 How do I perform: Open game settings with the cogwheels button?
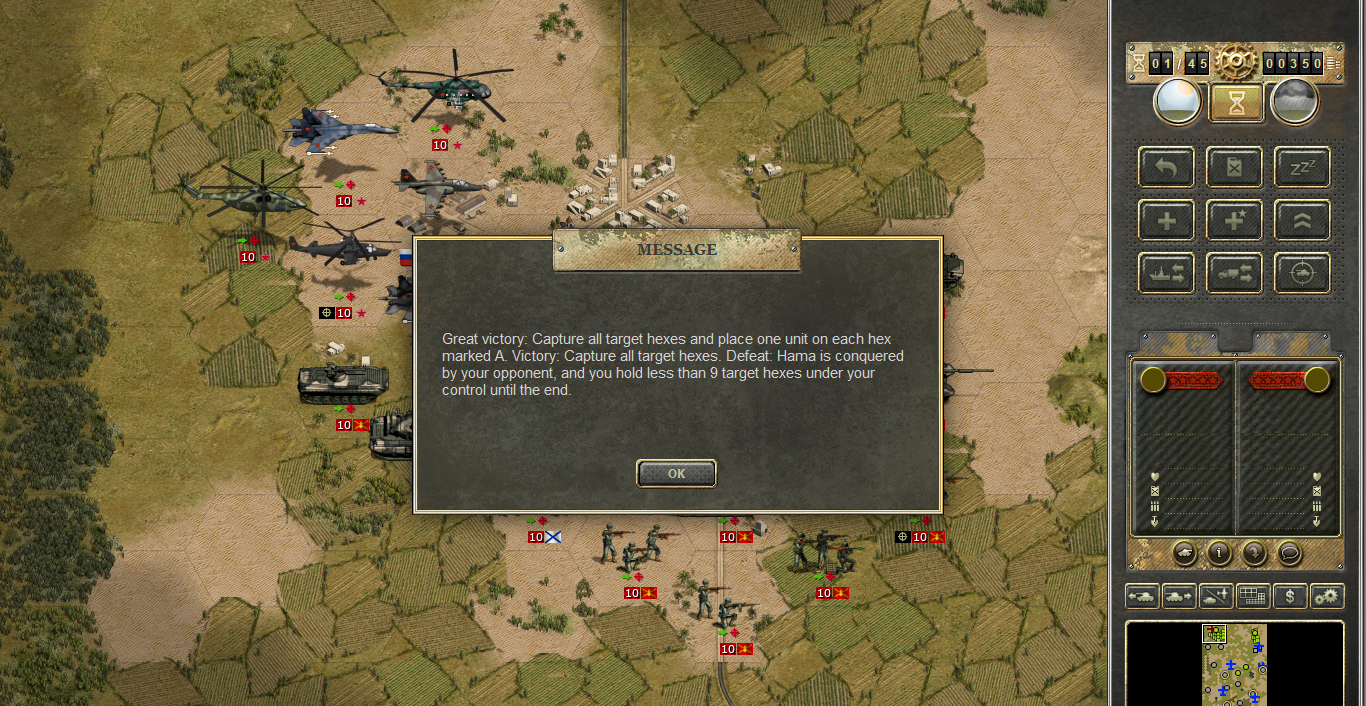(1327, 596)
